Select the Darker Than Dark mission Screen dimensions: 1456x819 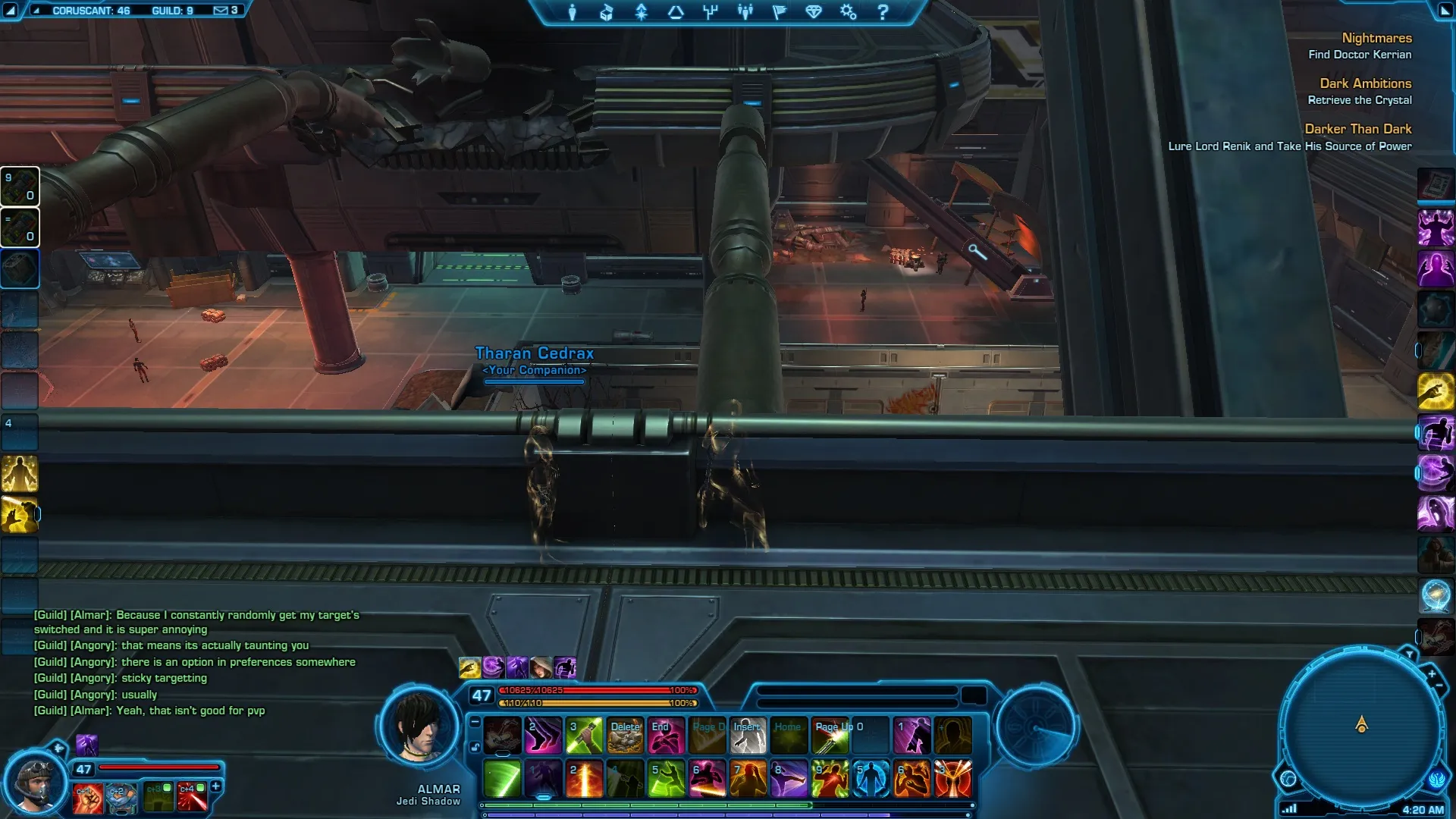(1357, 129)
